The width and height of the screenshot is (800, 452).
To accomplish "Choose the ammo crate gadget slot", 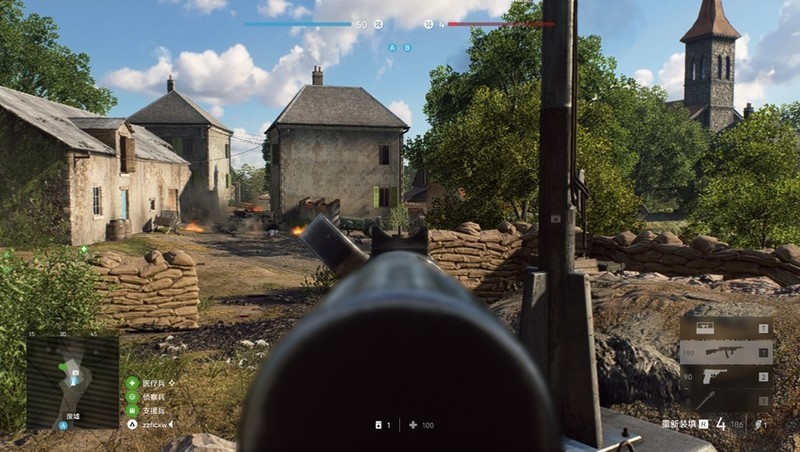I will tap(726, 328).
